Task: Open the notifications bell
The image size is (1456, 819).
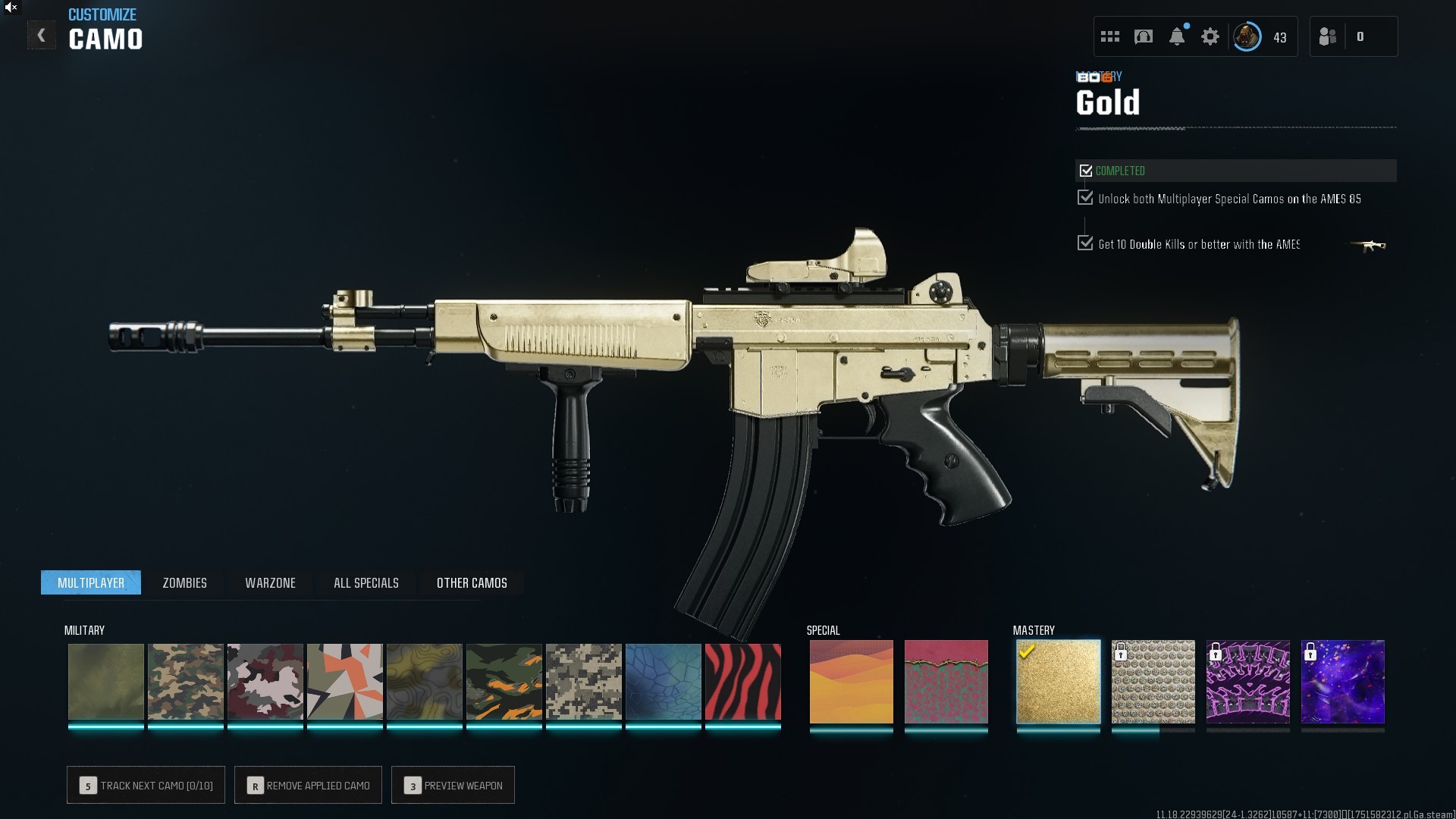Action: [x=1176, y=36]
